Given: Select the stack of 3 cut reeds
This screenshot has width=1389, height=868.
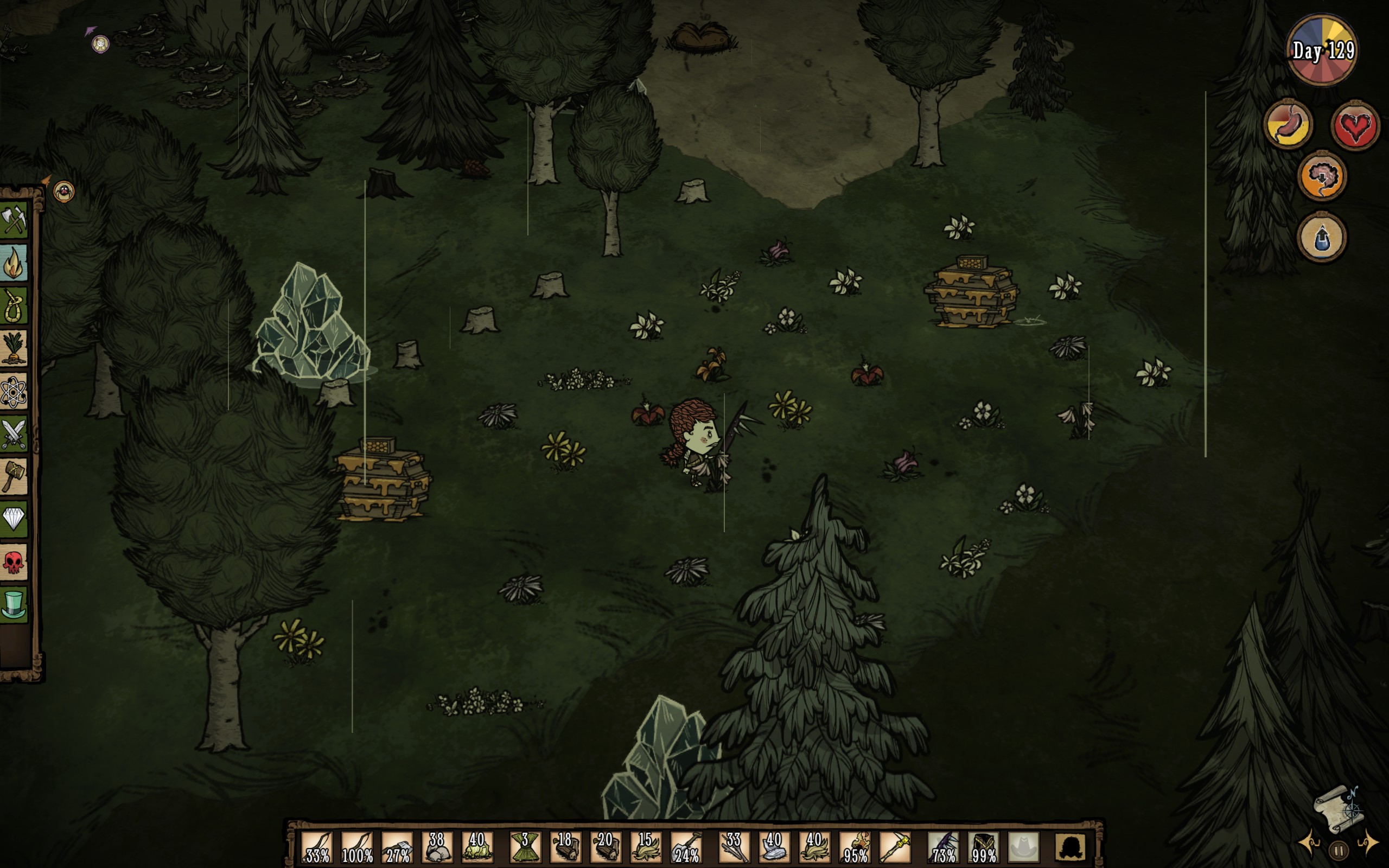Looking at the screenshot, I should [525, 847].
